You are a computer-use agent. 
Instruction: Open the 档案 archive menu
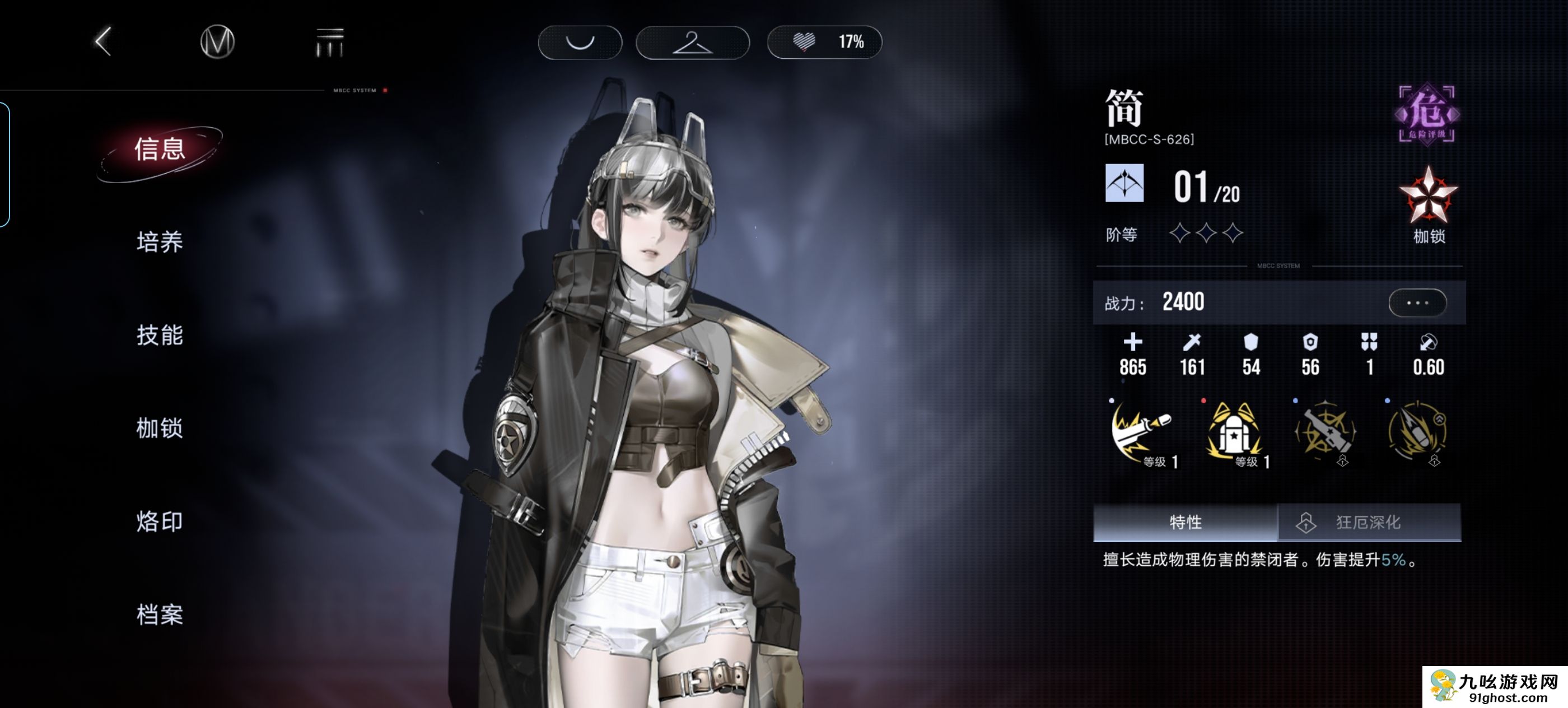(160, 614)
